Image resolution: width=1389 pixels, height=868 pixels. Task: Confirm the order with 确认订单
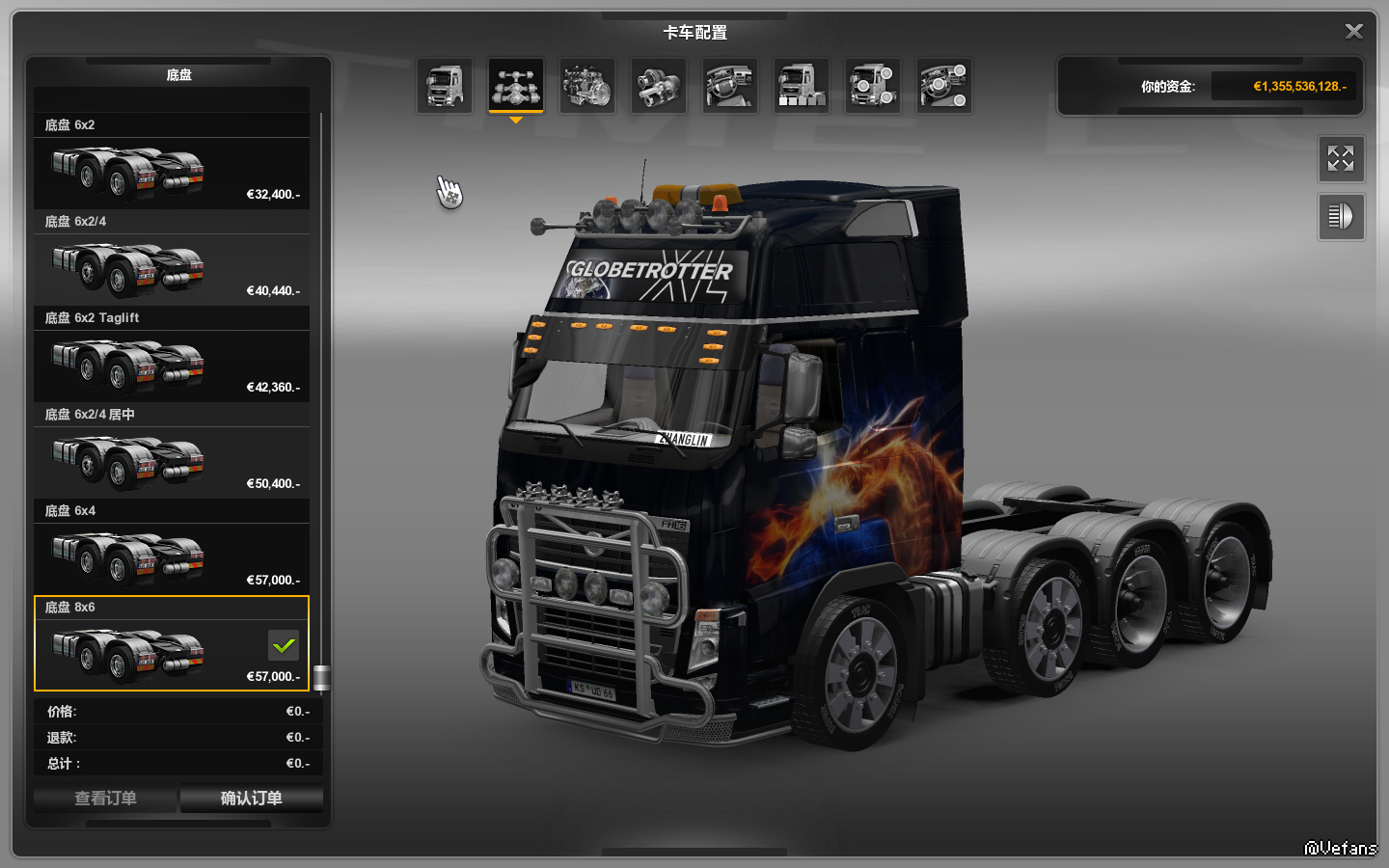251,799
